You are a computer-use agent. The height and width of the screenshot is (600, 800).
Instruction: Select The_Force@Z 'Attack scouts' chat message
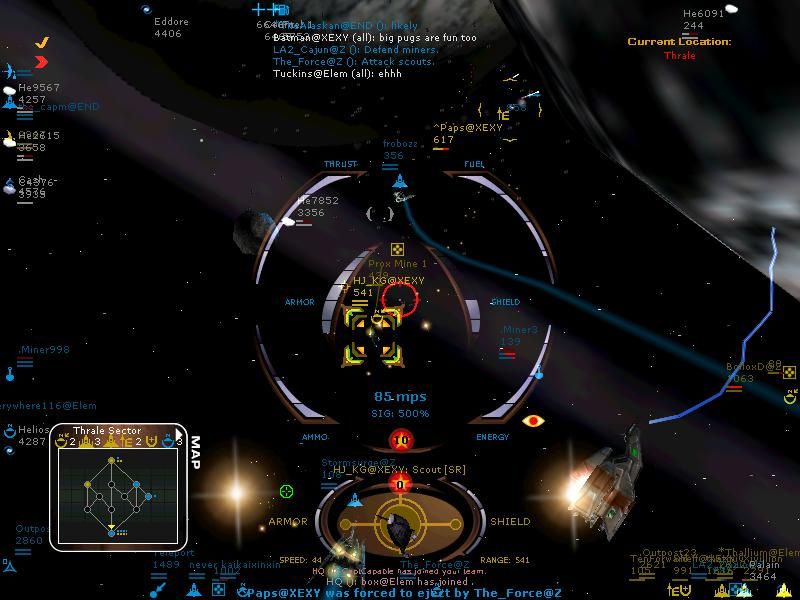[x=353, y=61]
